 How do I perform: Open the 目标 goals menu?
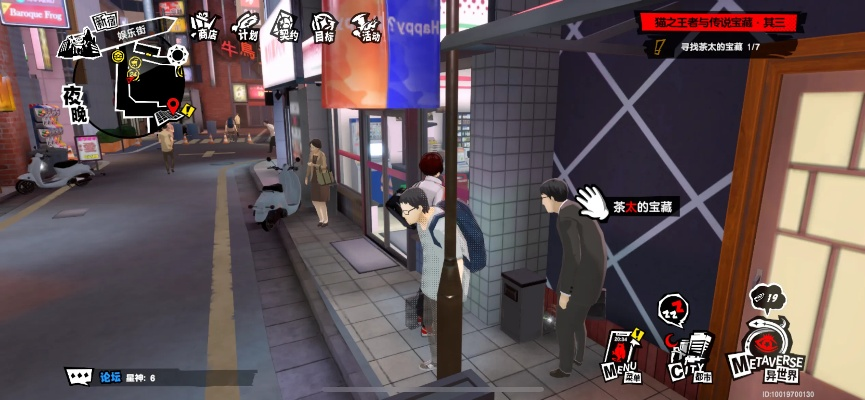click(323, 25)
